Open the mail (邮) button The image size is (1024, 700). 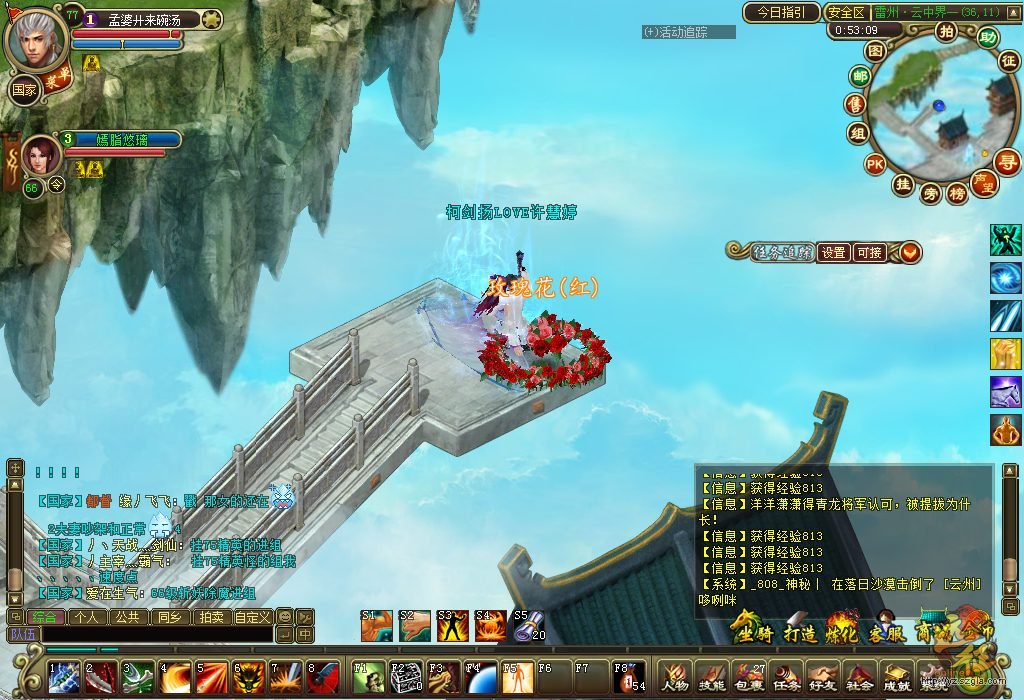858,77
